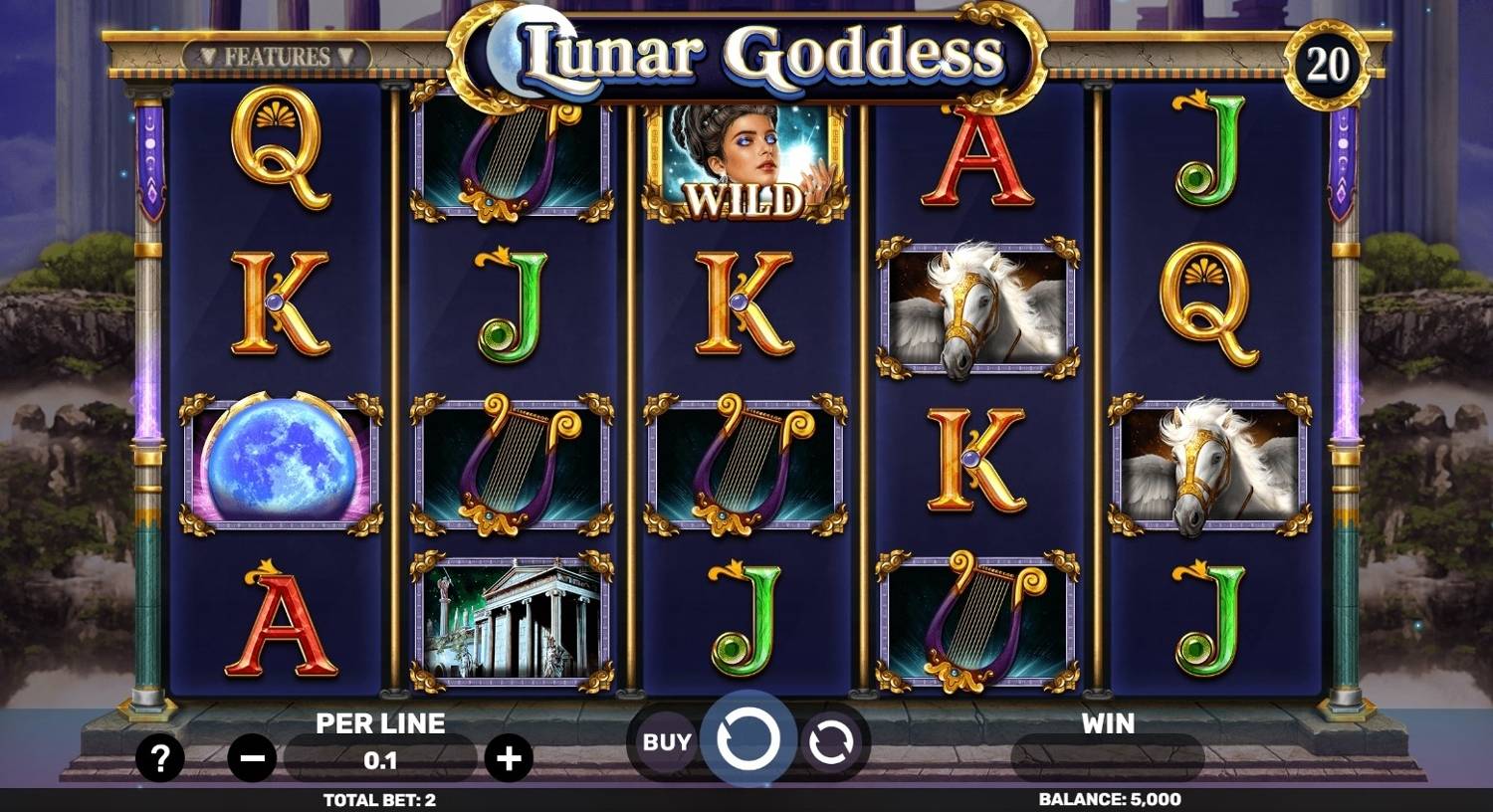Expand Features using the left chevron
This screenshot has height=812, width=1493.
[x=207, y=55]
